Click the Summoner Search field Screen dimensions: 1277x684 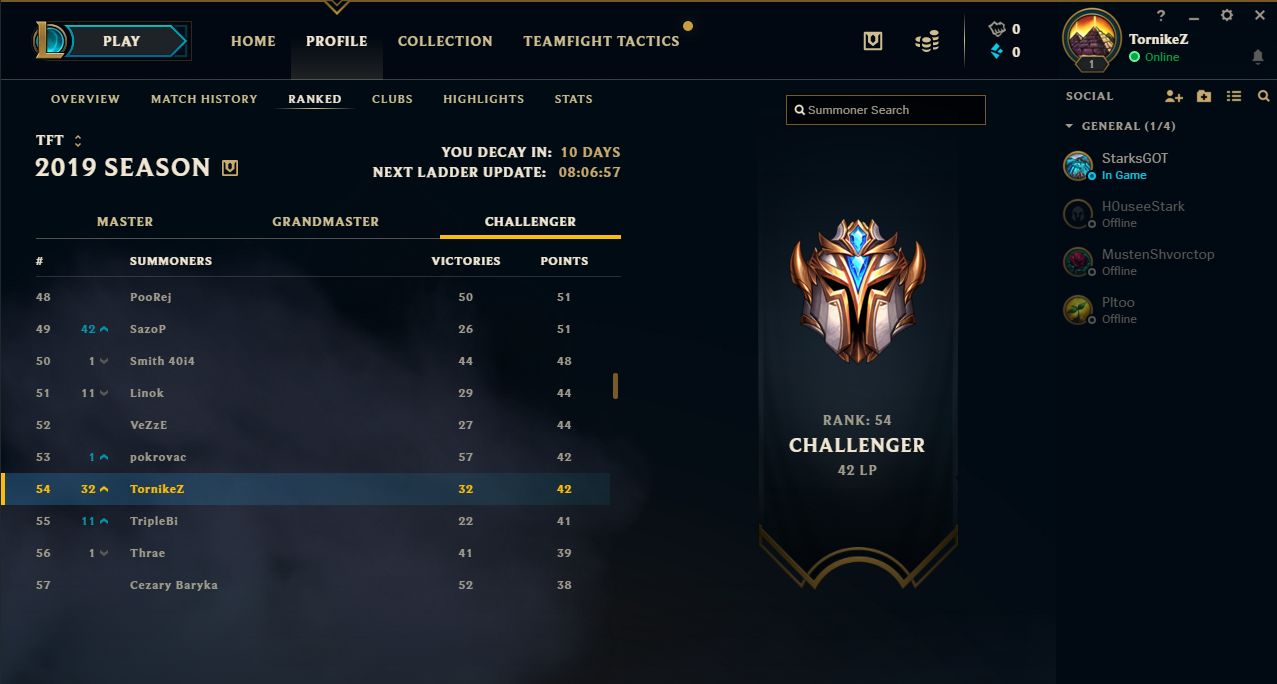click(x=886, y=110)
